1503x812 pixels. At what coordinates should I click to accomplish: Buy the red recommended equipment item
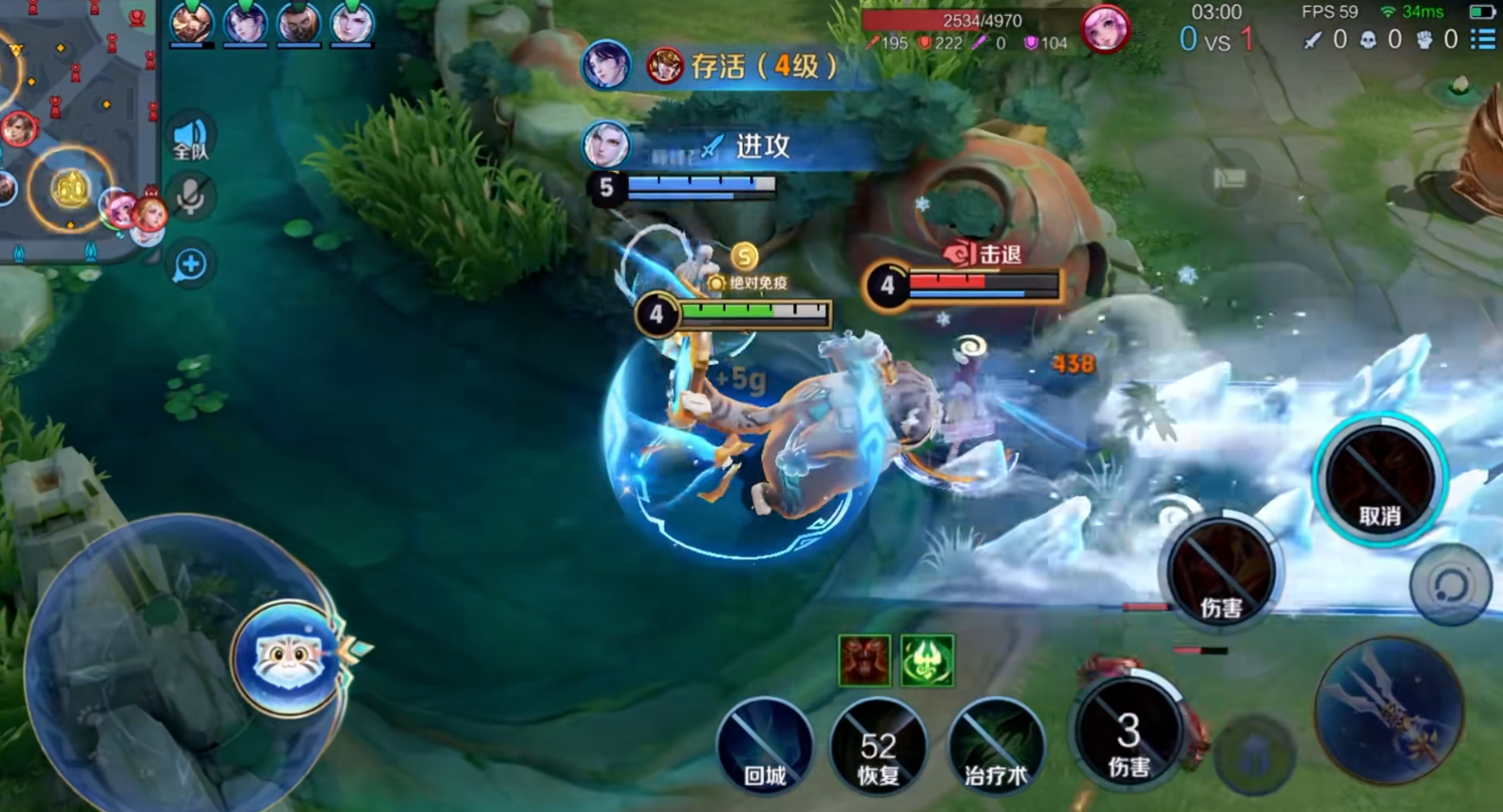click(x=865, y=659)
